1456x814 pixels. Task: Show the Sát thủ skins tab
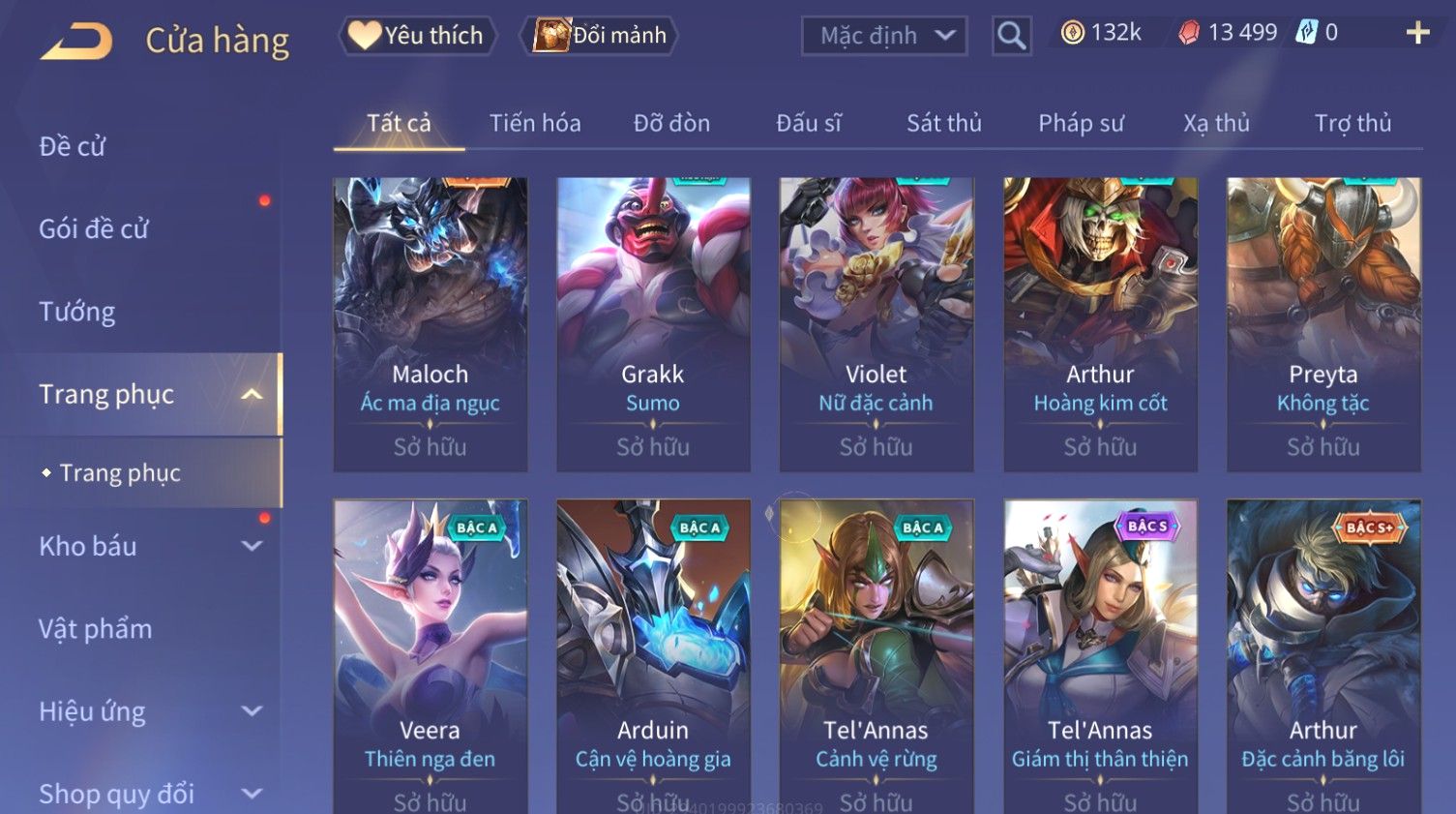[943, 123]
